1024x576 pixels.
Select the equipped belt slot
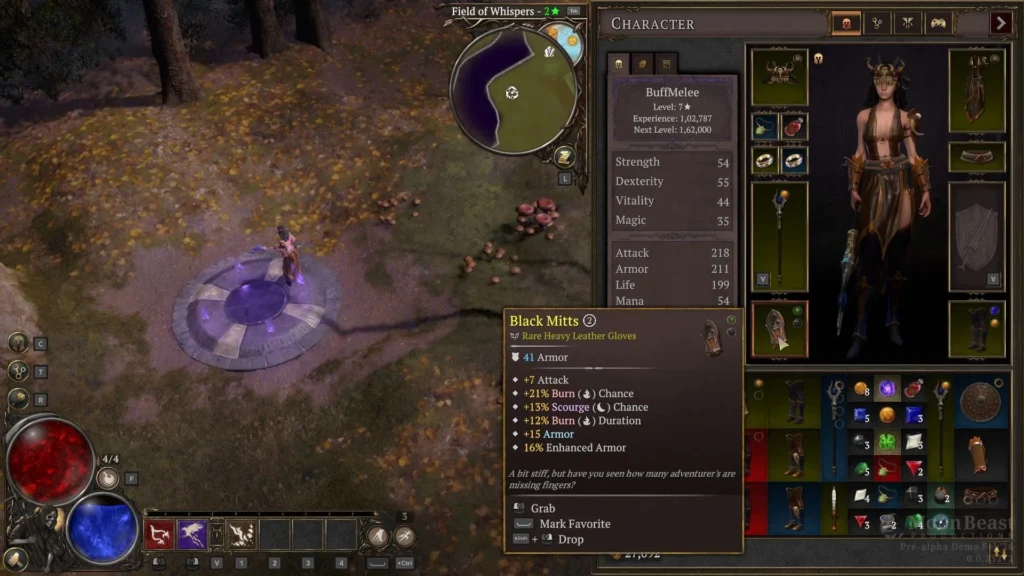click(x=977, y=157)
